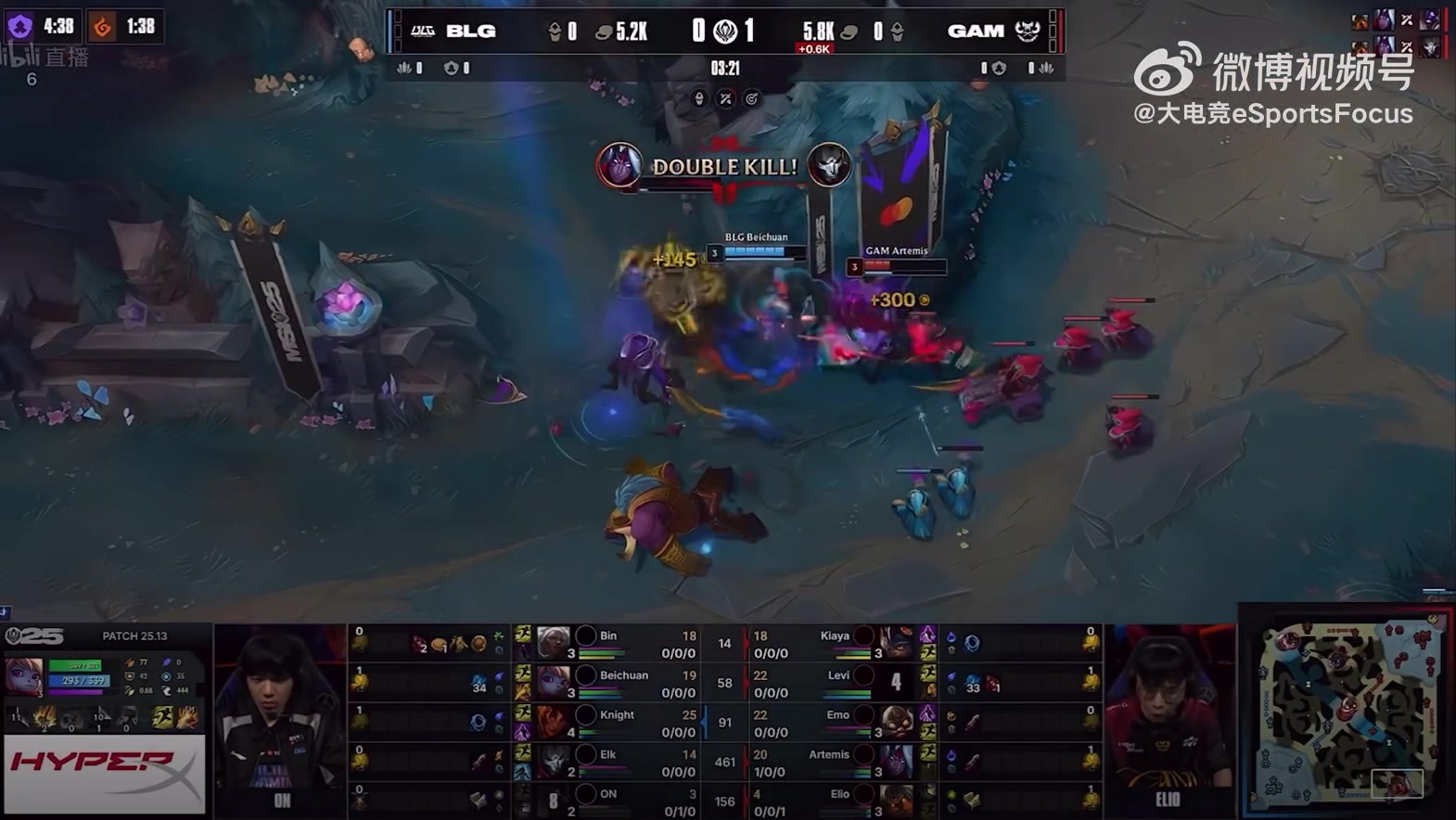Select Beichuan's champion portrait in scoreboard
This screenshot has width=1456, height=820.
554,683
